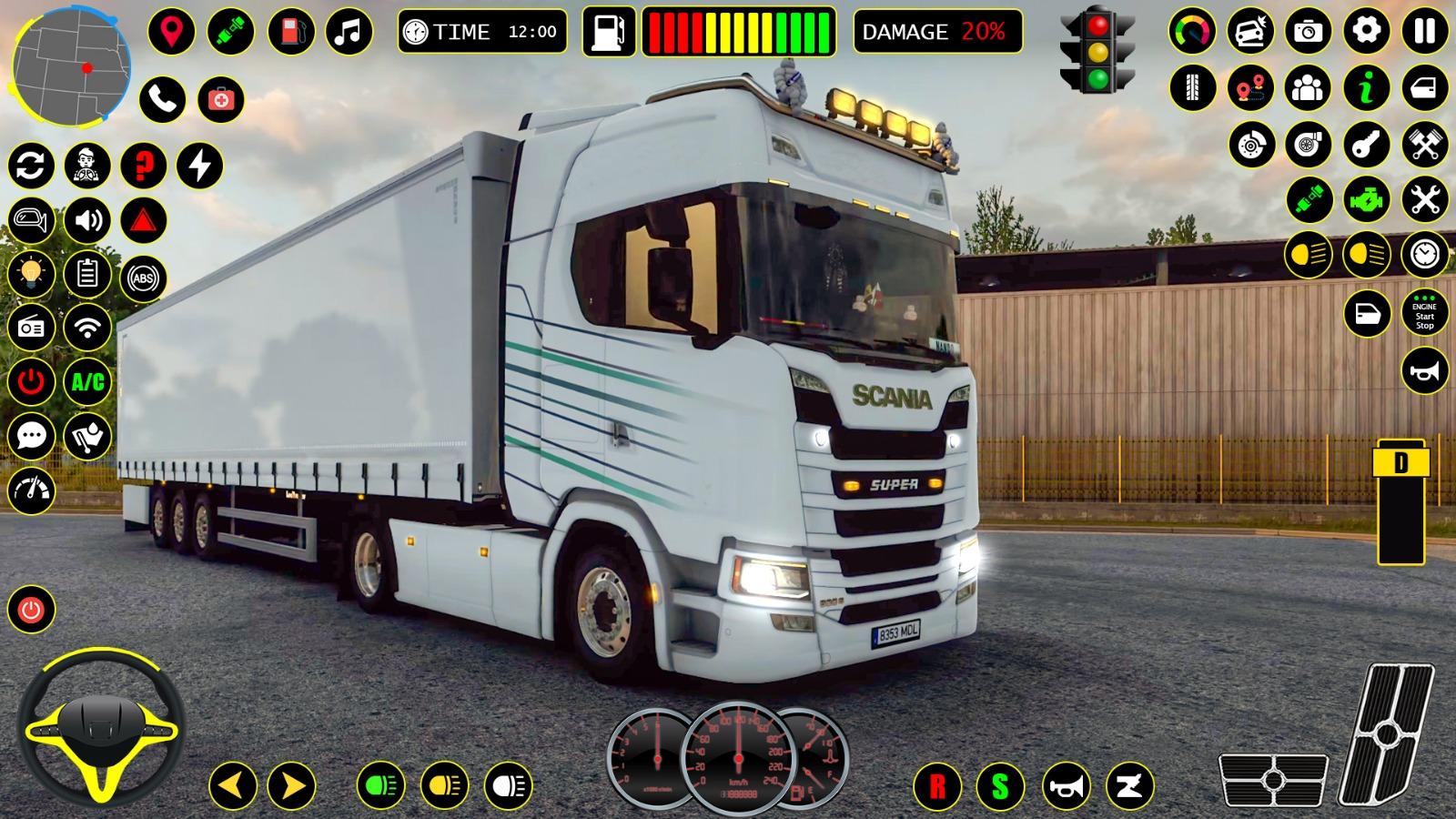Open the repair tools icon
Viewport: 1456px width, 819px height.
click(x=1424, y=200)
